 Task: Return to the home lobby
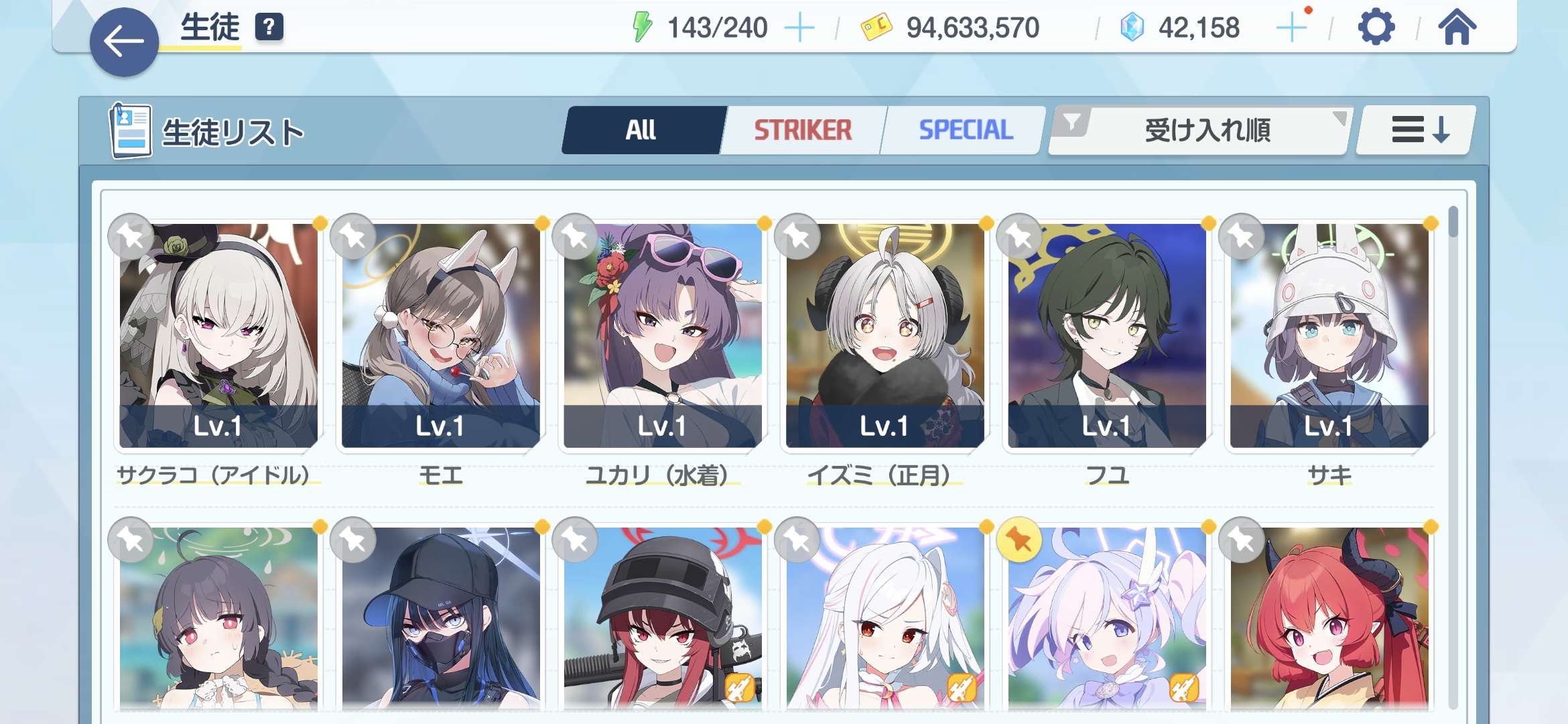(x=1457, y=28)
